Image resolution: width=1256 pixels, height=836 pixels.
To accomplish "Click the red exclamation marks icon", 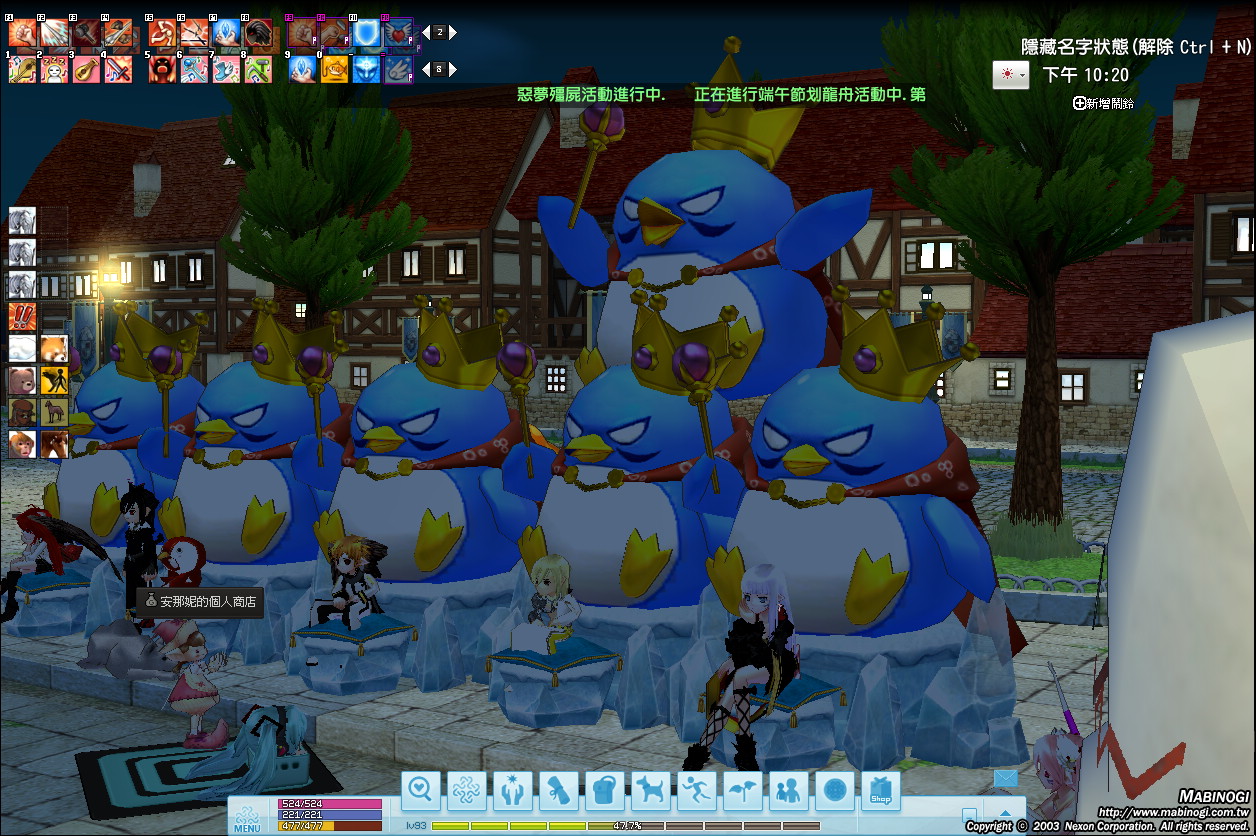I will [22, 317].
